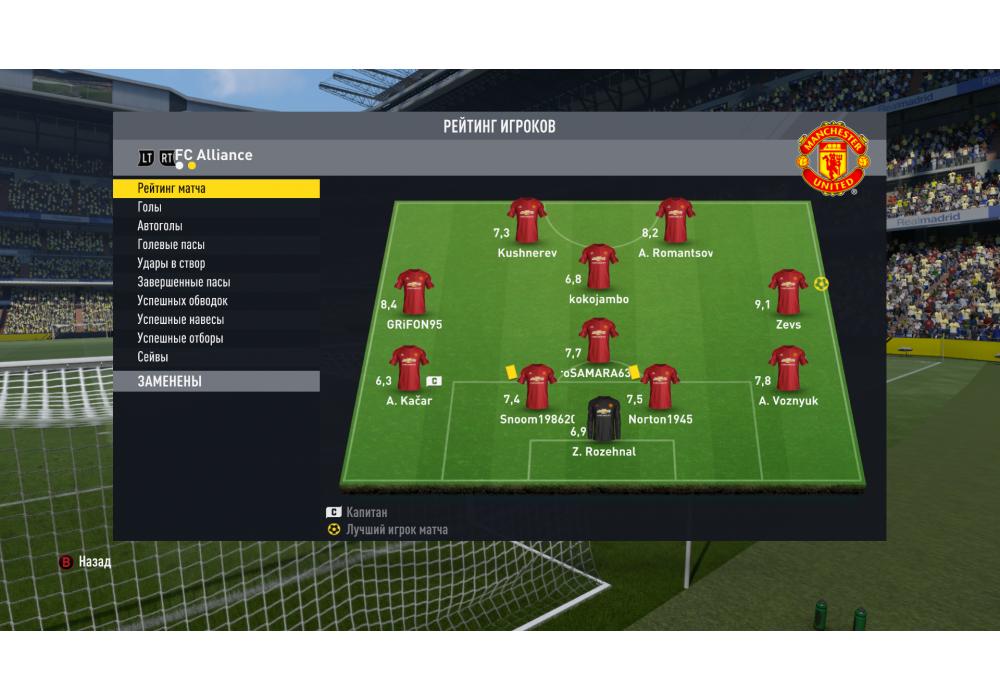Choose the Сейвы menu entry
Viewport: 1000px width, 700px height.
[215, 357]
